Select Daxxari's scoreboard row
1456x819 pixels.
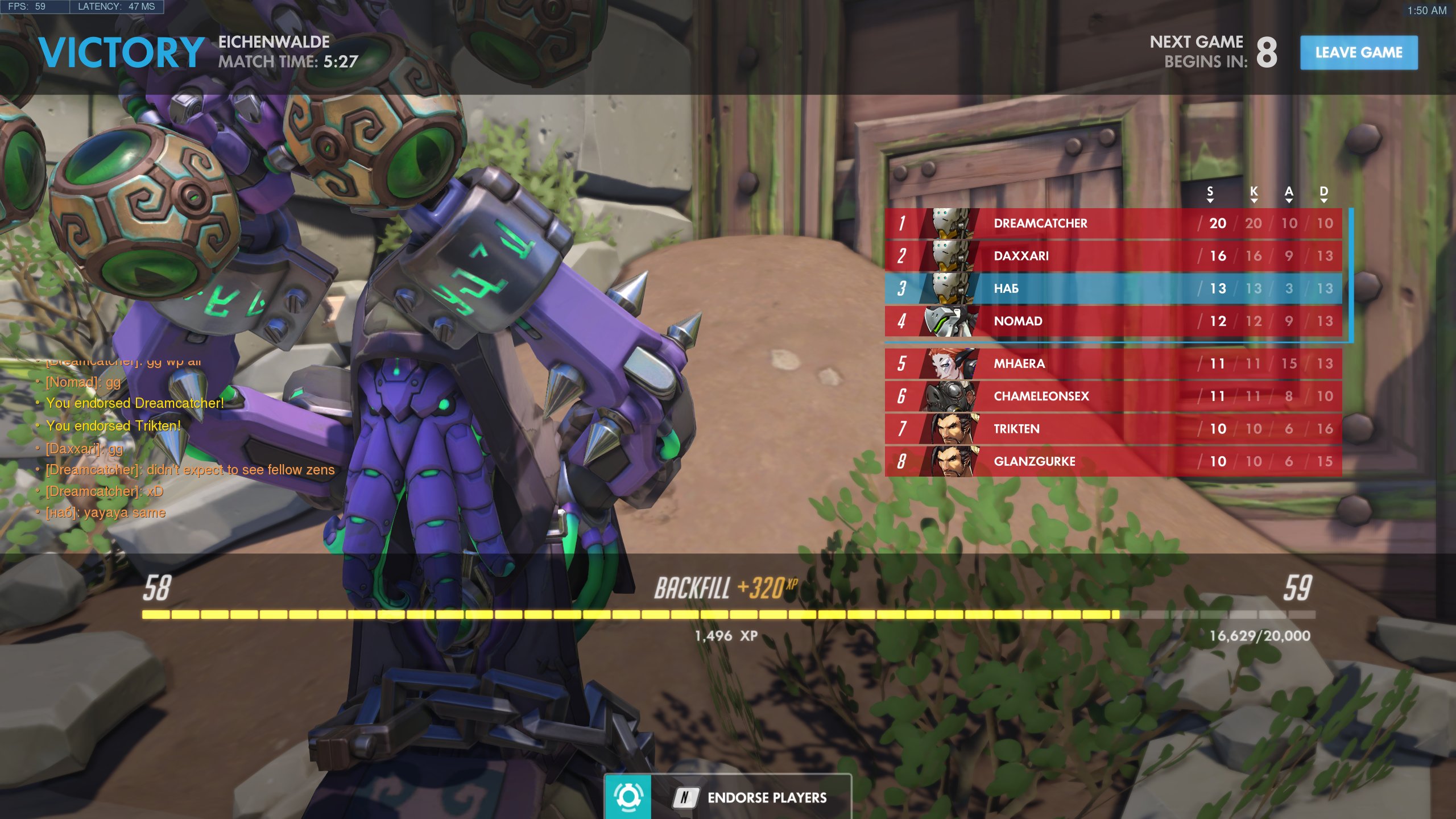pyautogui.click(x=1112, y=256)
